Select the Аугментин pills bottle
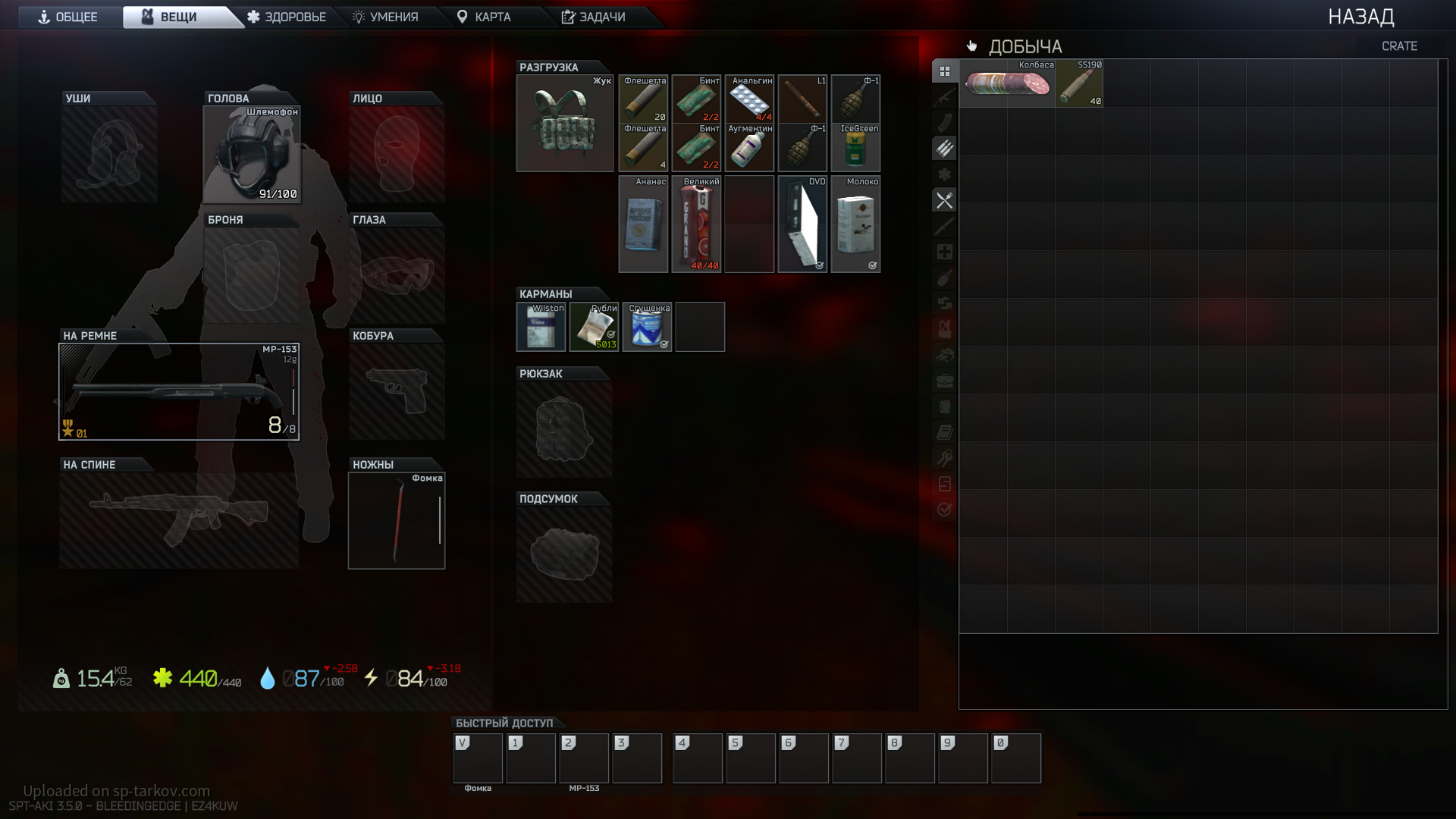The width and height of the screenshot is (1456, 819). (749, 148)
